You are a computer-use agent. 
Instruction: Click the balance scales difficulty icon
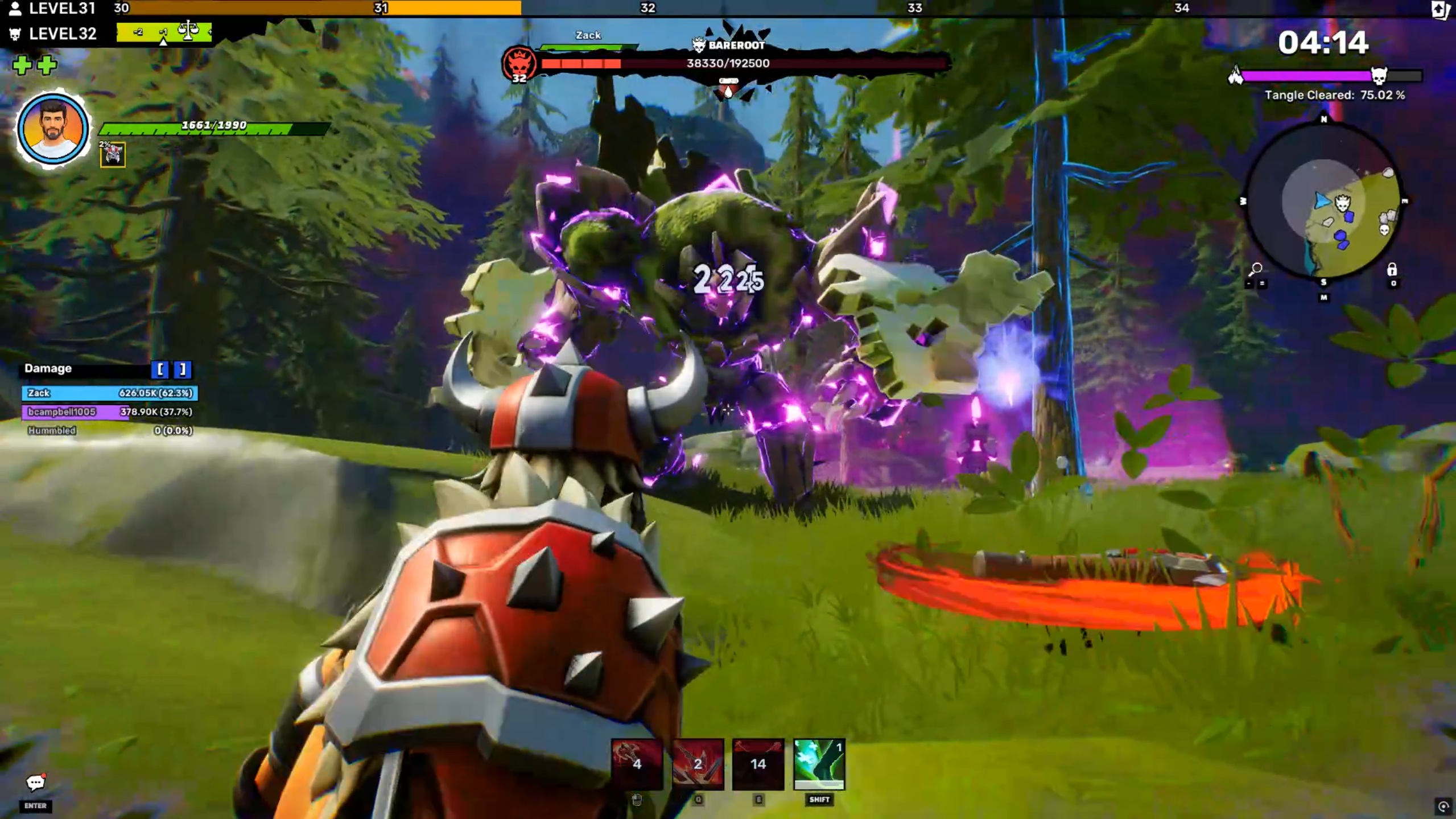(187, 31)
